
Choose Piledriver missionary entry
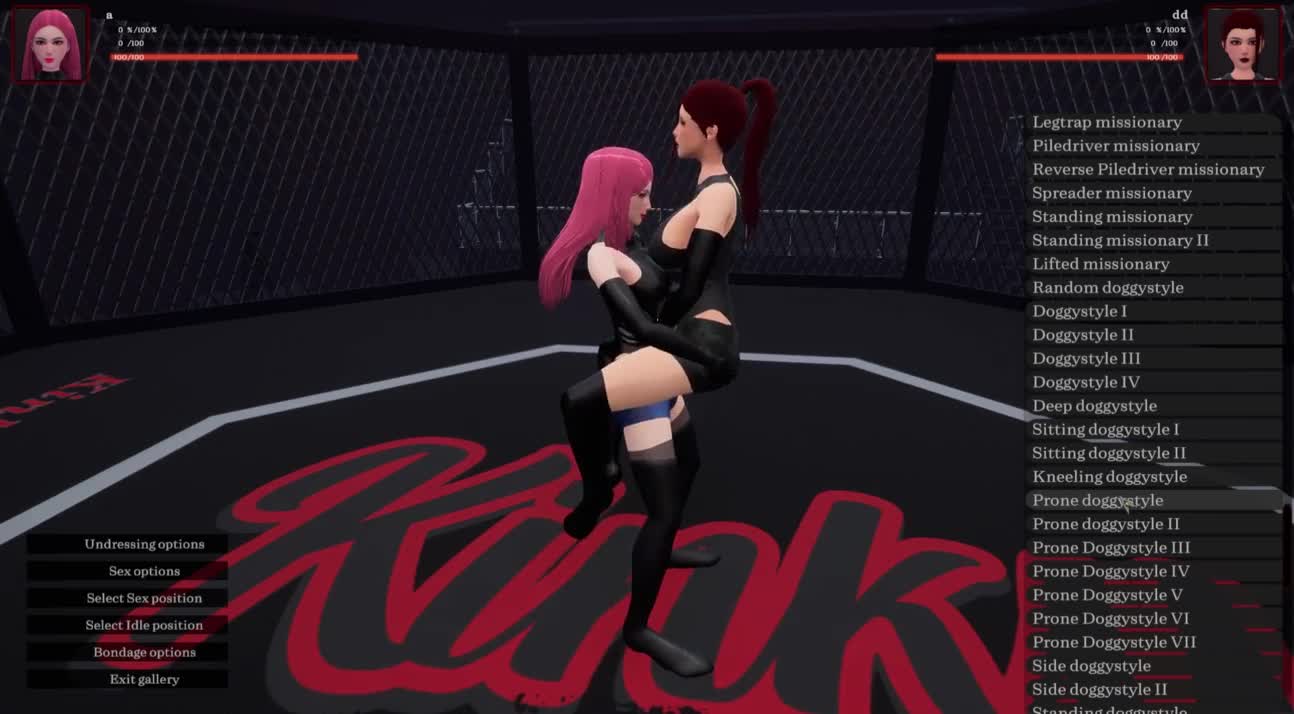(1115, 146)
